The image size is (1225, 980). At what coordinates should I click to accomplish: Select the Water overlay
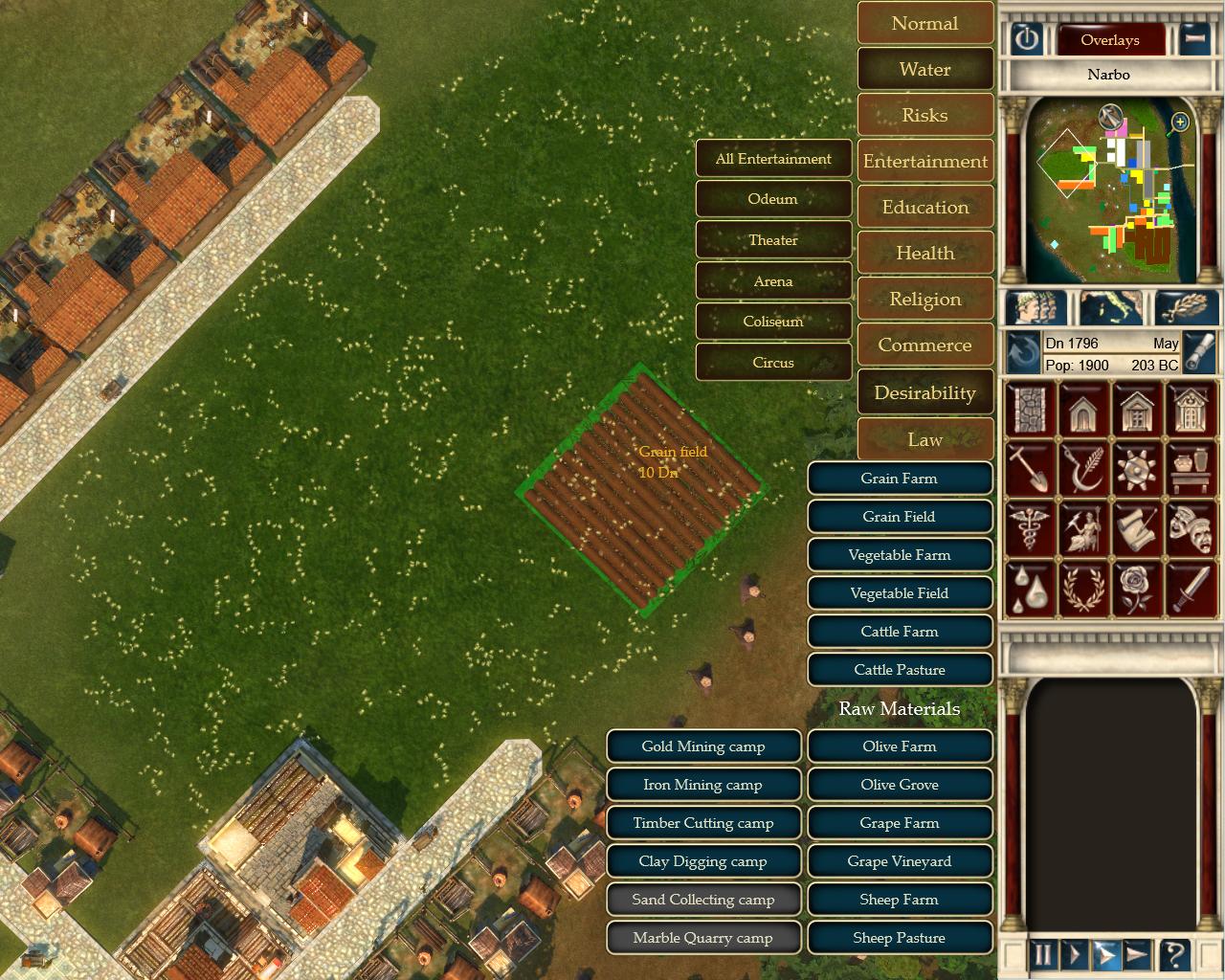point(924,70)
